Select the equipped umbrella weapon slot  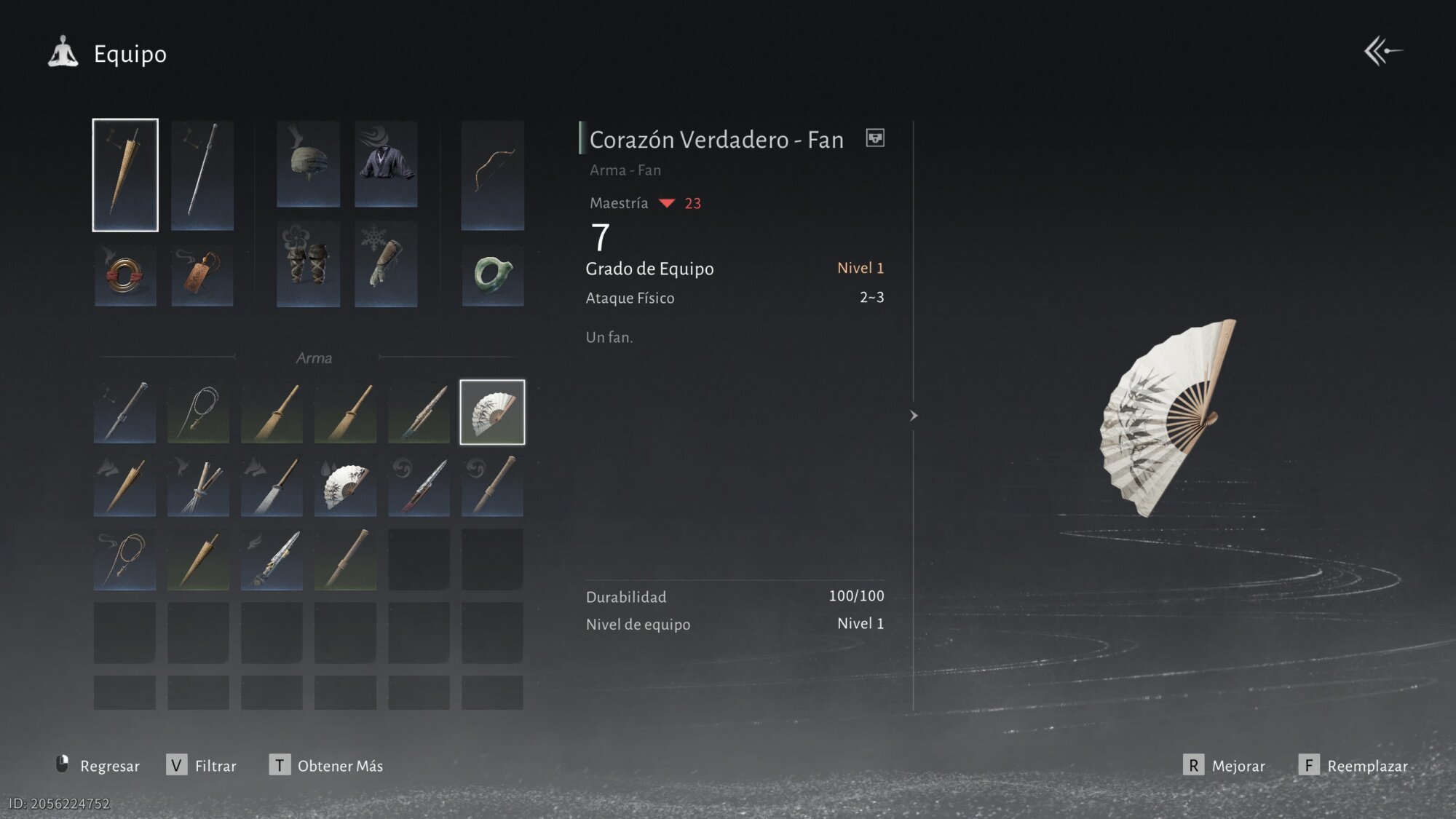(125, 175)
